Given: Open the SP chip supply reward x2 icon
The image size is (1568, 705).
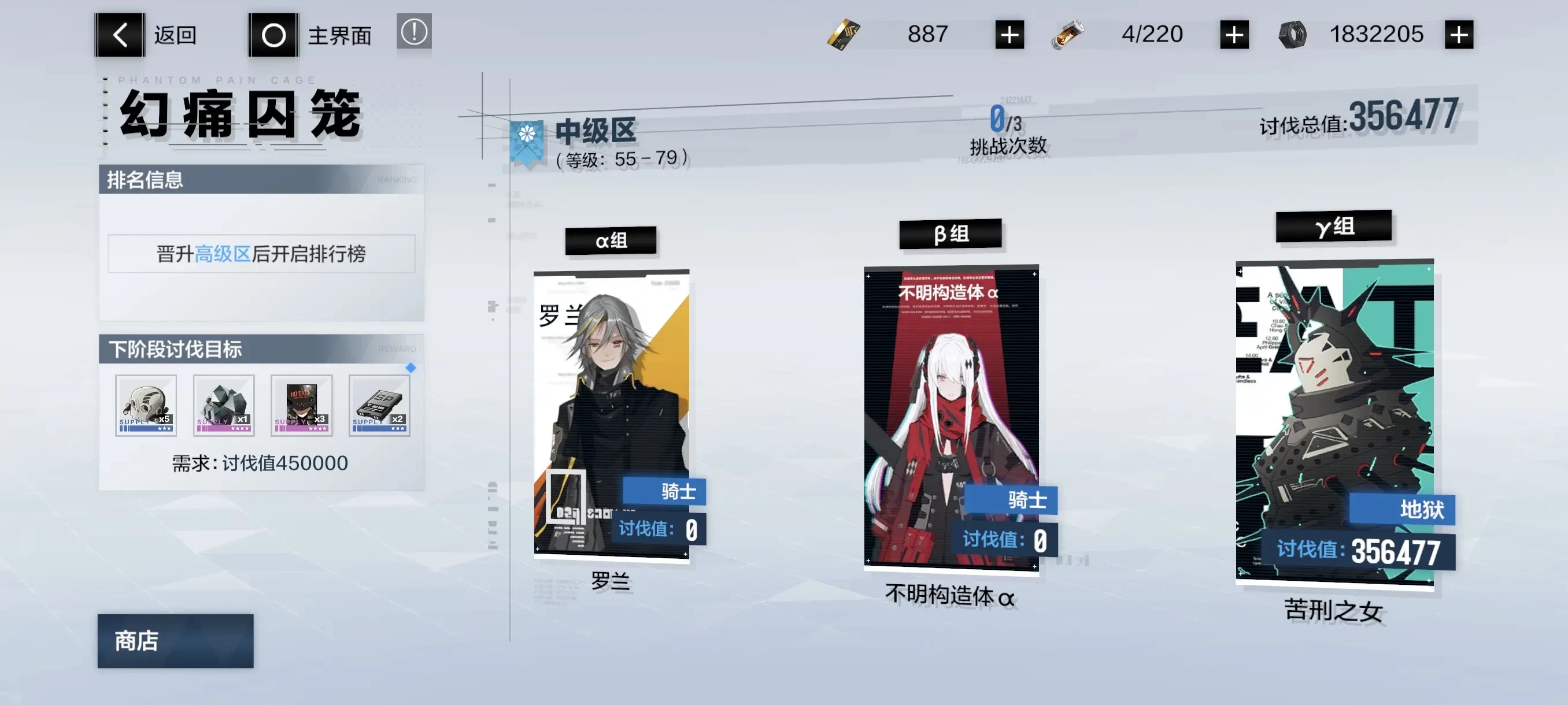Looking at the screenshot, I should [379, 406].
